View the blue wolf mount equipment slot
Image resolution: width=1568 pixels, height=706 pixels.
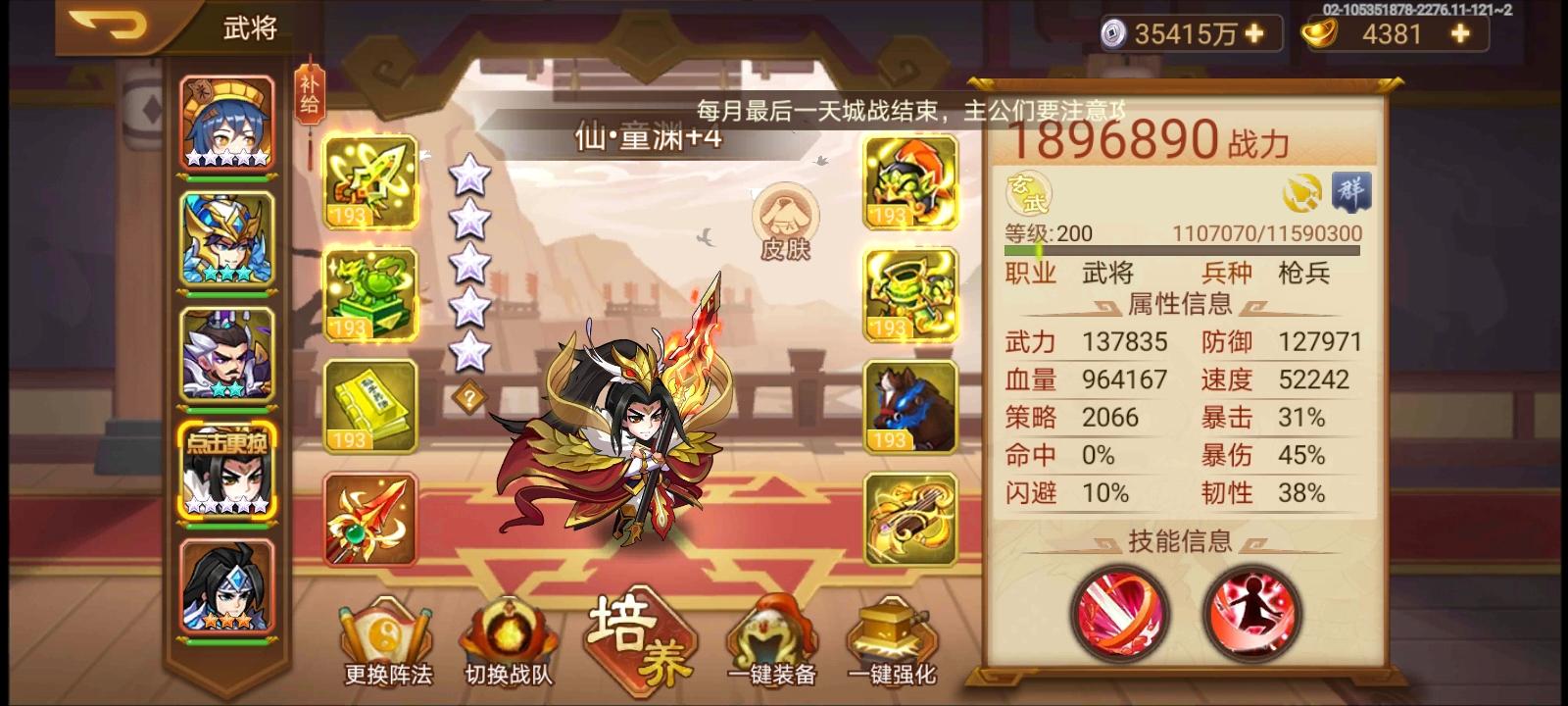(909, 406)
